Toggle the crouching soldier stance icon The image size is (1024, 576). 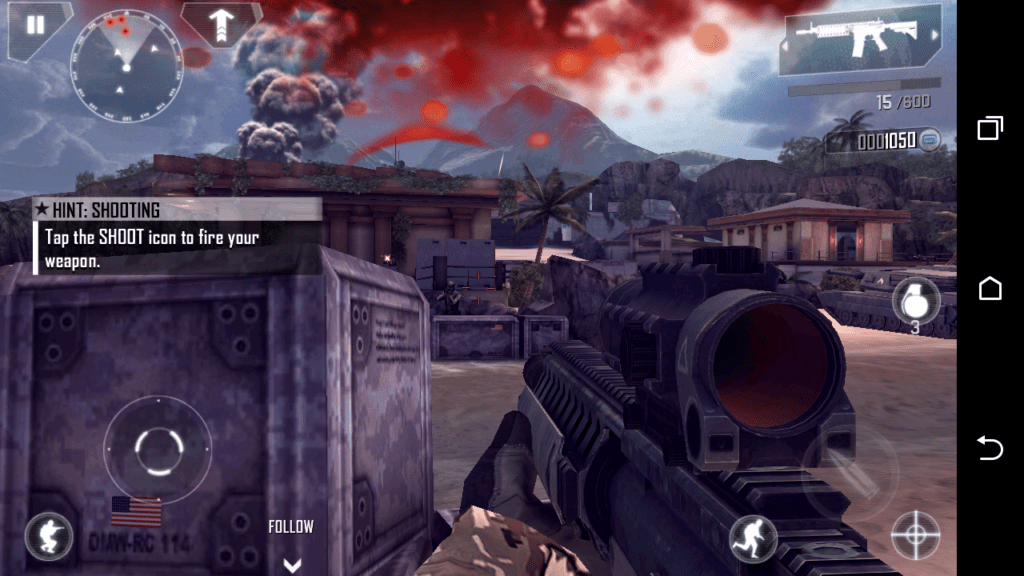48,537
